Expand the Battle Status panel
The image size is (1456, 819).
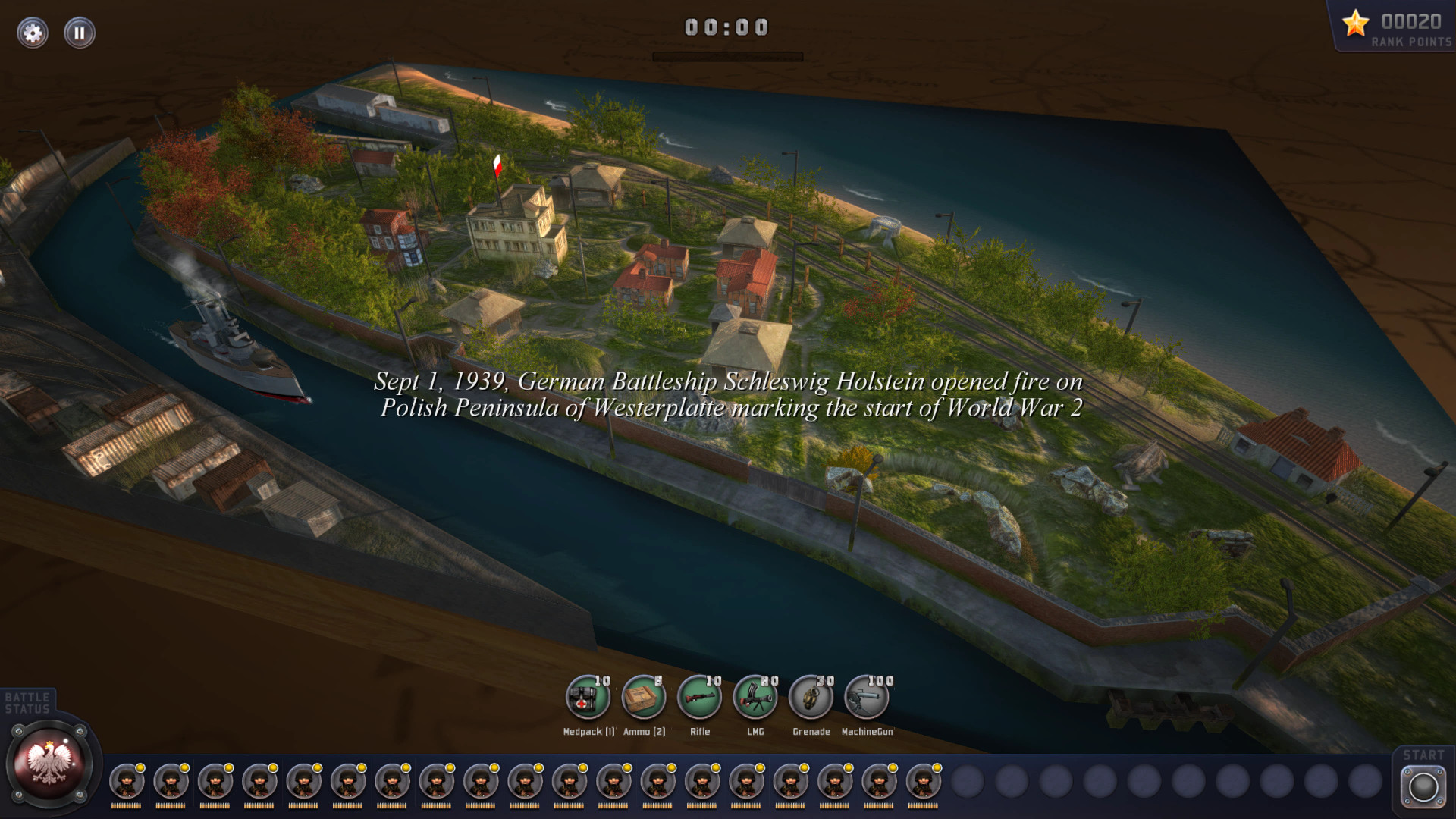(x=27, y=701)
